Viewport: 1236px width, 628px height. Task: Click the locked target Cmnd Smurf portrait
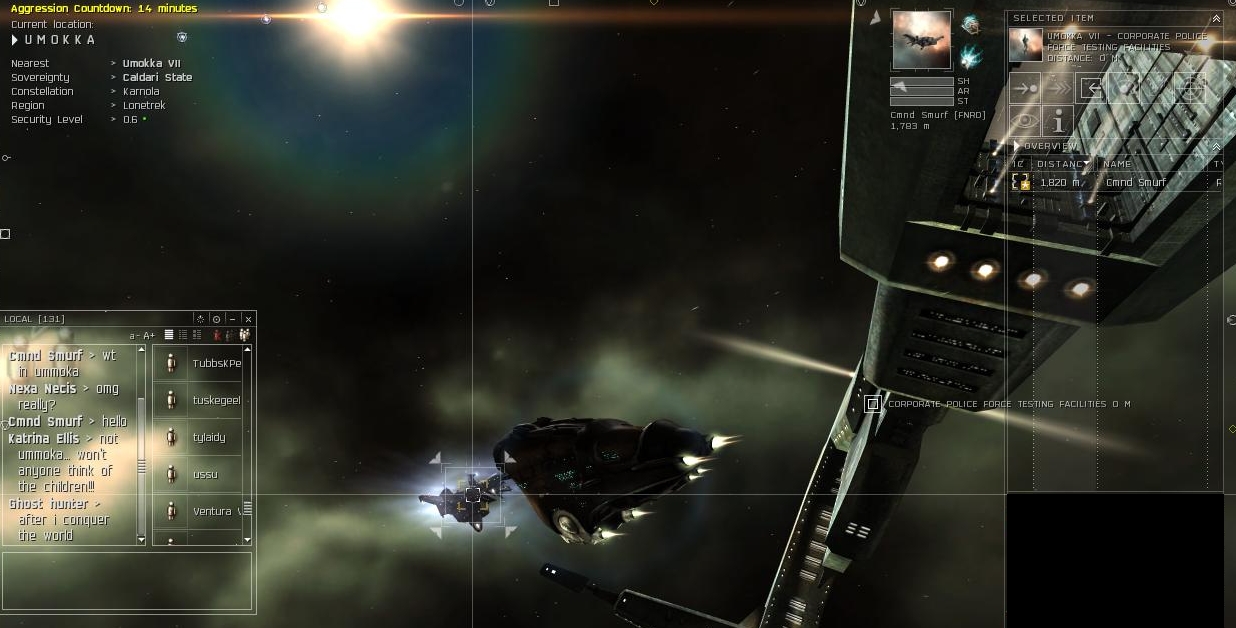(921, 40)
